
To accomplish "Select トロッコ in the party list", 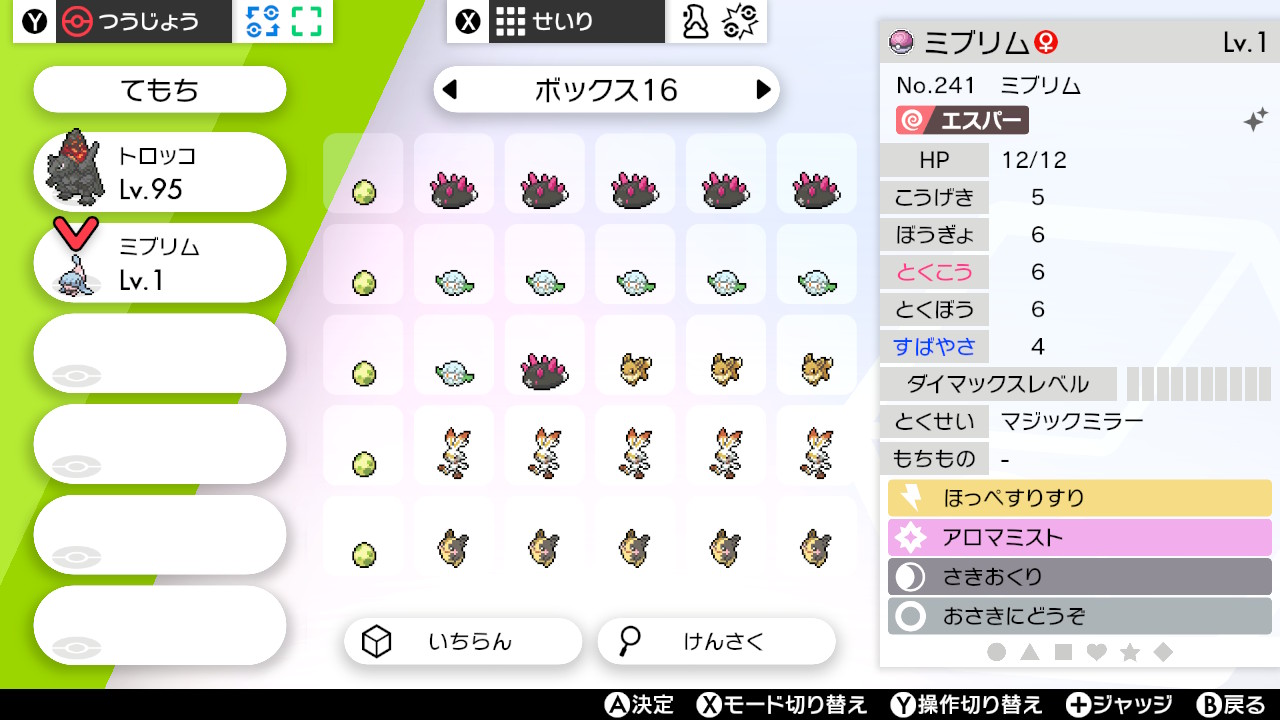I will [160, 171].
